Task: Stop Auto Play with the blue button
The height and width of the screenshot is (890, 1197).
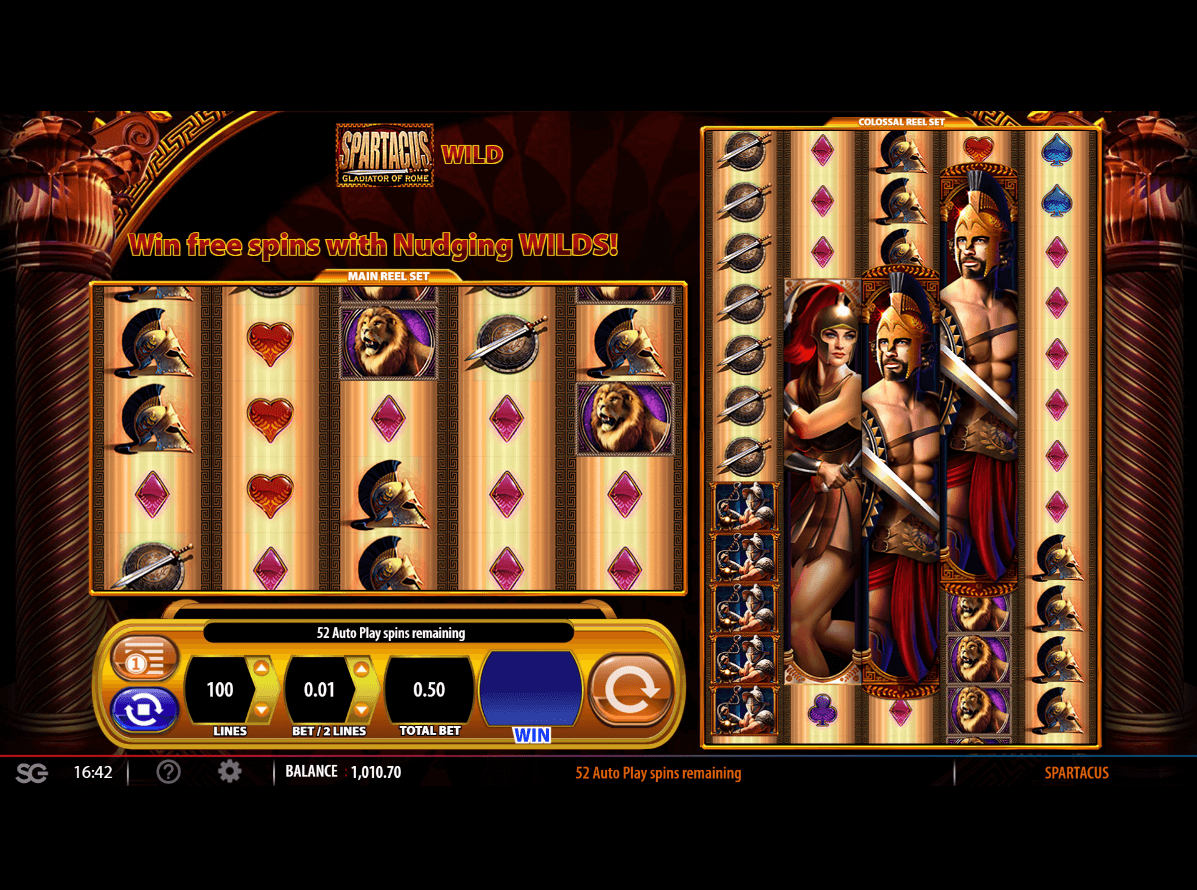Action: coord(144,709)
